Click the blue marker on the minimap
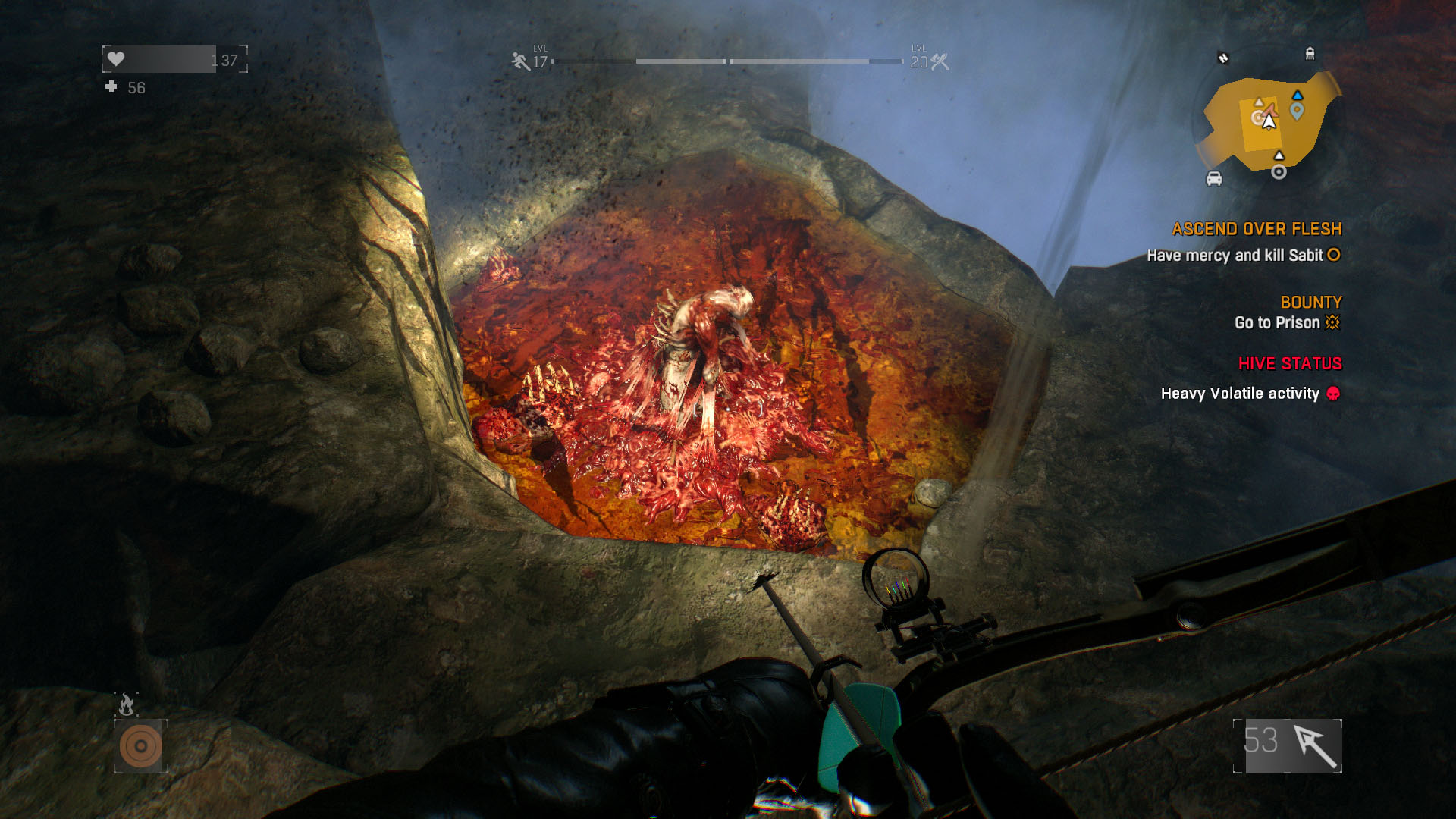 click(1298, 109)
